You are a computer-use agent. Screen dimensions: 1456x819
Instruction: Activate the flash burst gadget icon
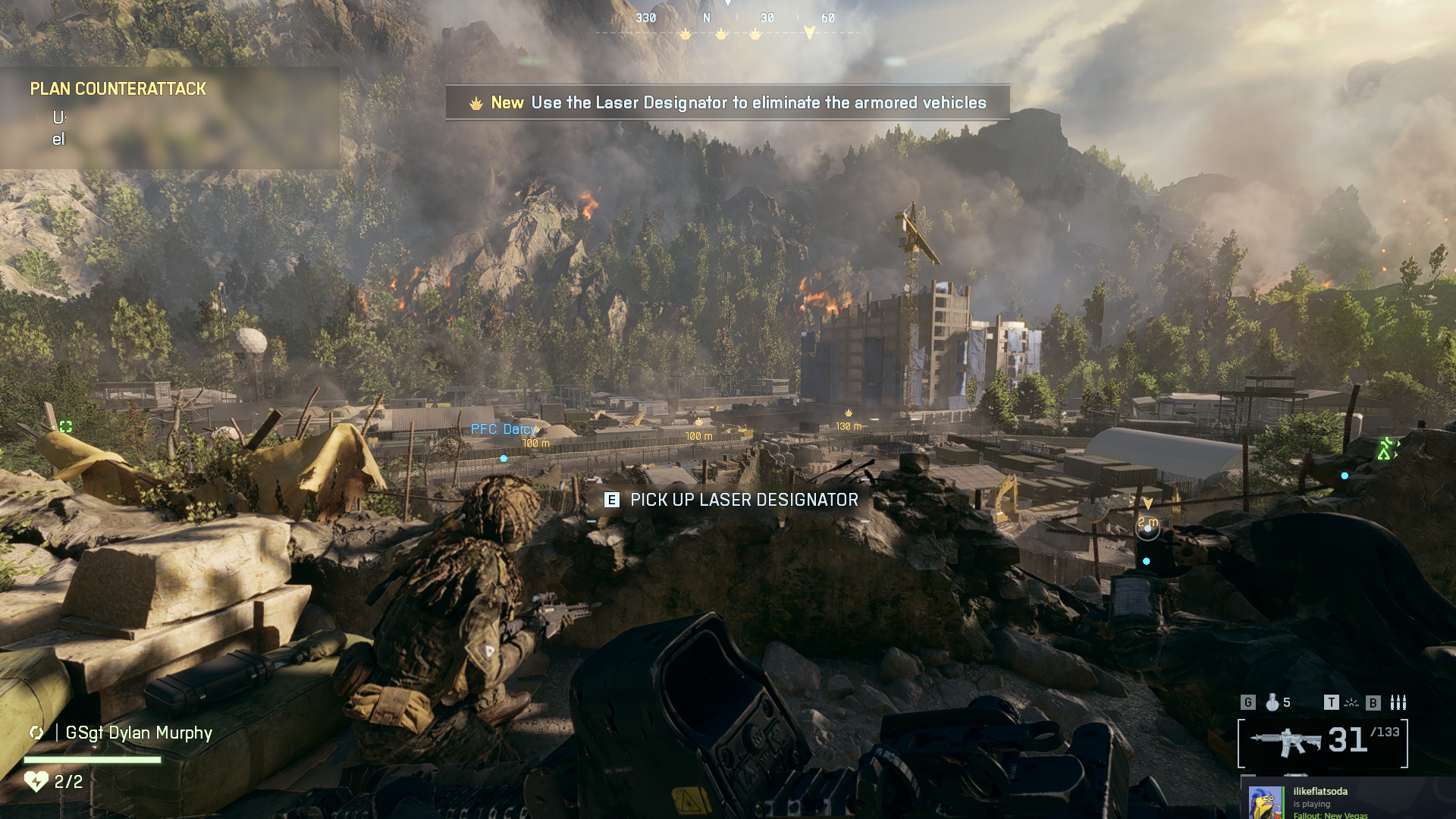pyautogui.click(x=1351, y=703)
